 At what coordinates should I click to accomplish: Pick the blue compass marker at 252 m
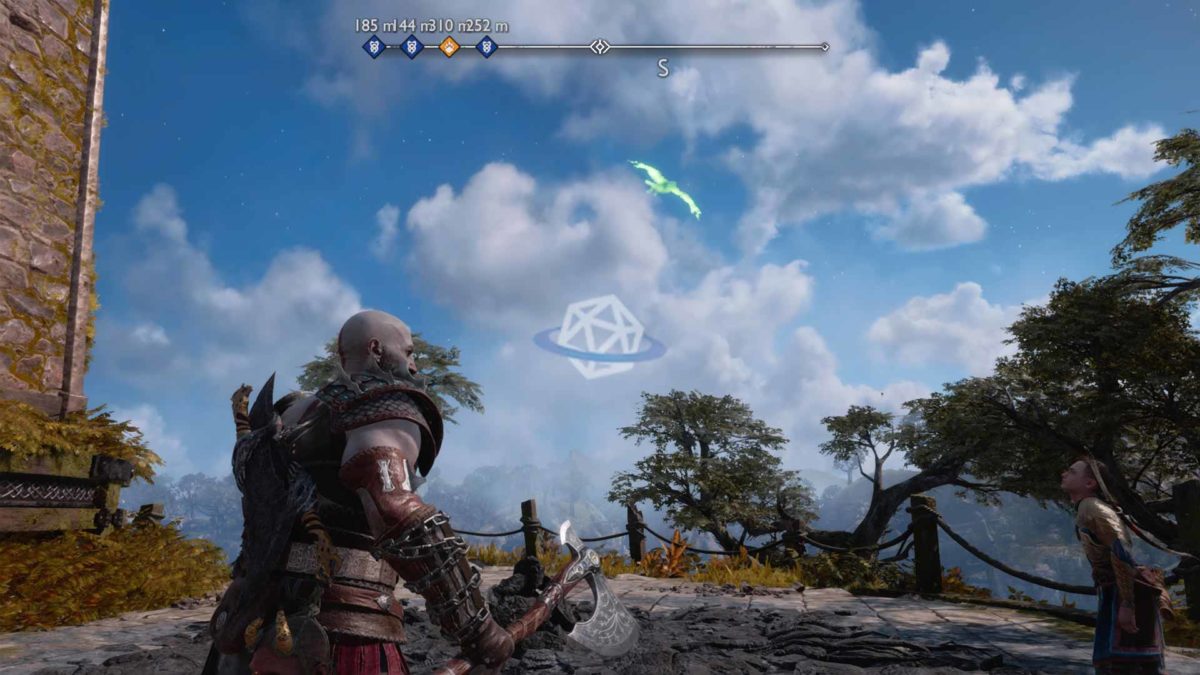487,46
